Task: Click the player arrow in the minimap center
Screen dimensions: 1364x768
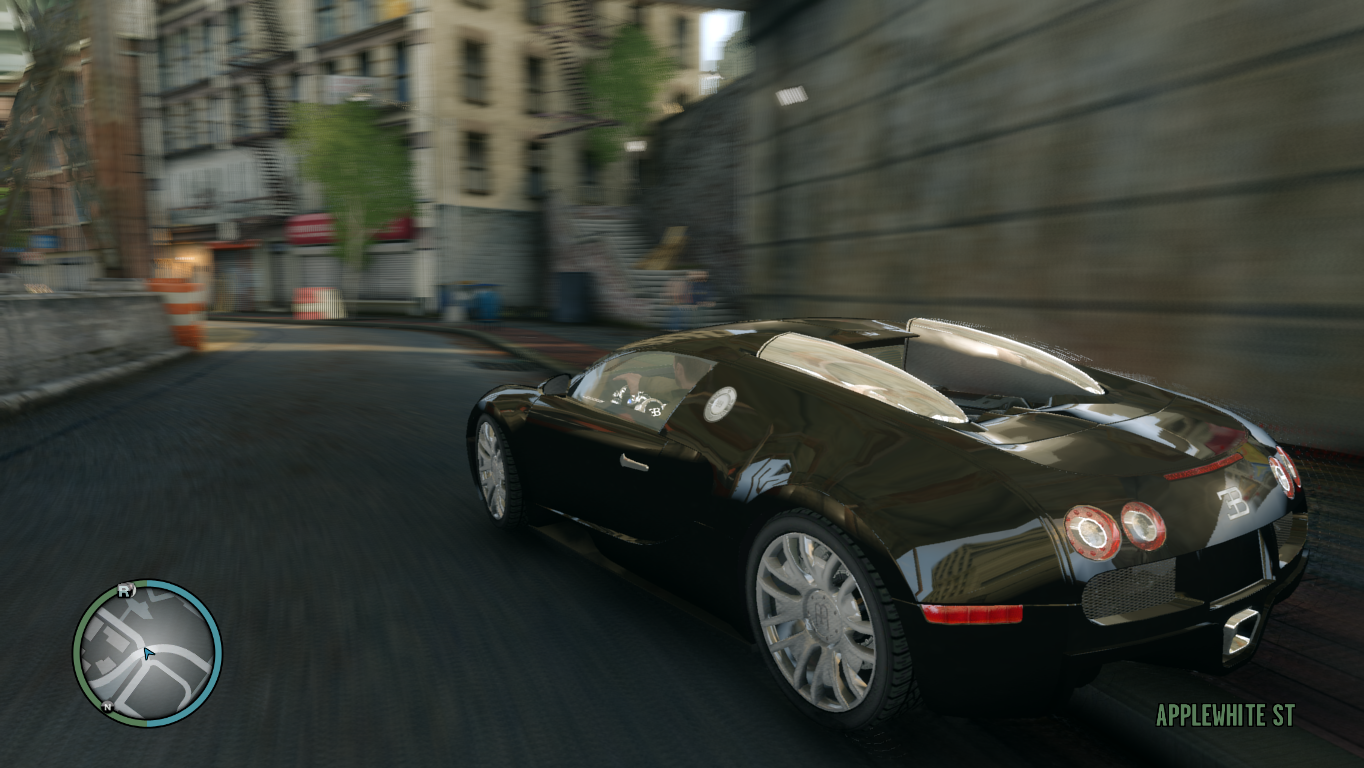Action: (147, 652)
